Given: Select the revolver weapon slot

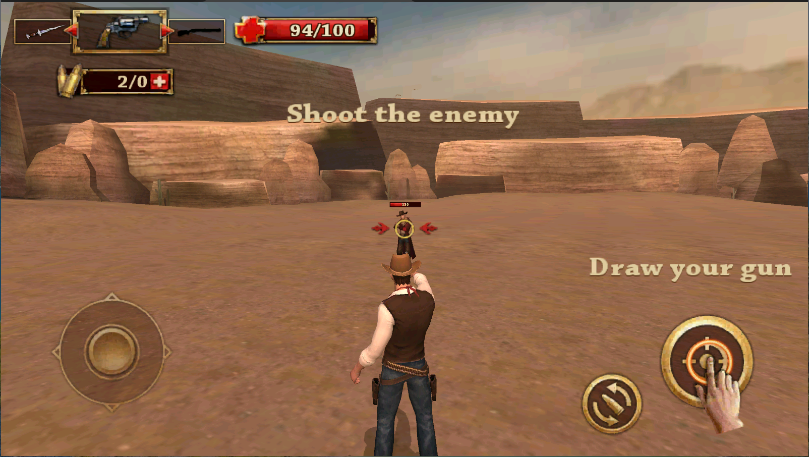Looking at the screenshot, I should coord(119,31).
